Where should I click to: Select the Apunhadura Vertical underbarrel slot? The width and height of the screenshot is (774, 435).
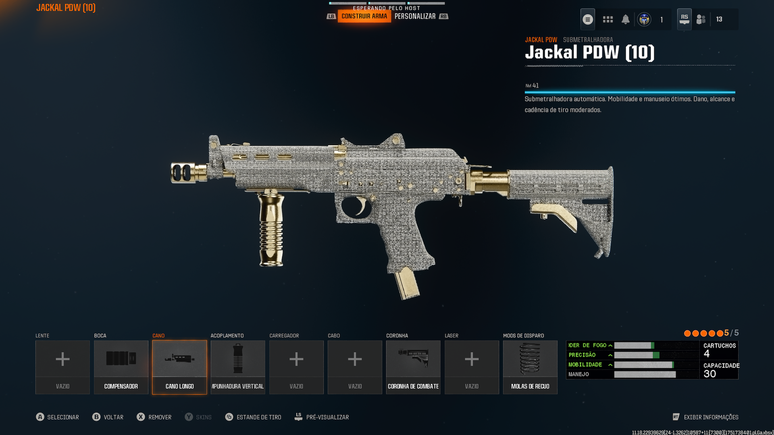(238, 366)
